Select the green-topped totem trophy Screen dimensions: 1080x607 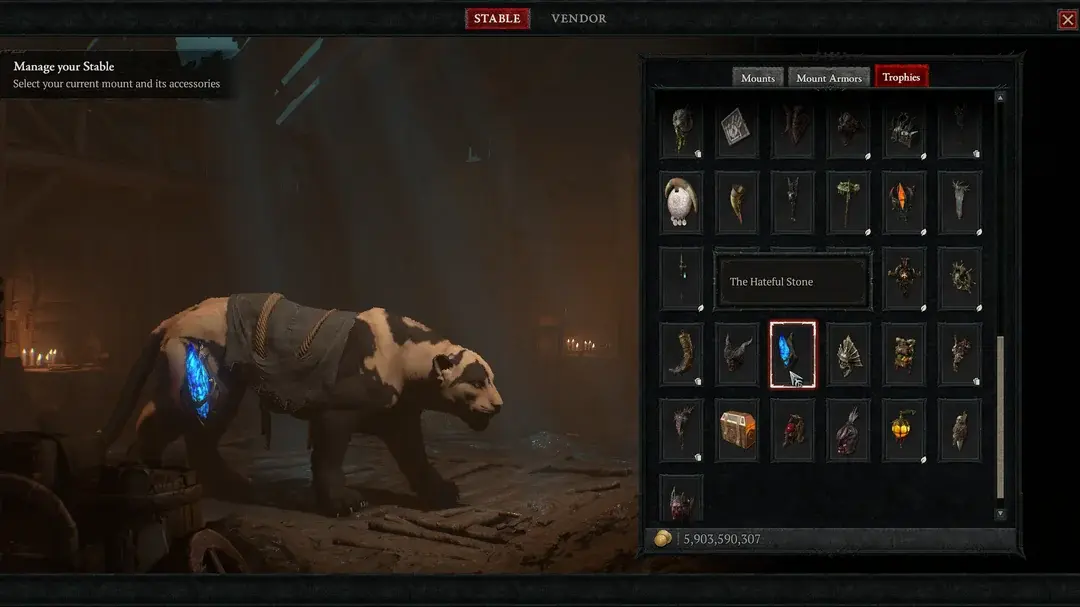848,202
